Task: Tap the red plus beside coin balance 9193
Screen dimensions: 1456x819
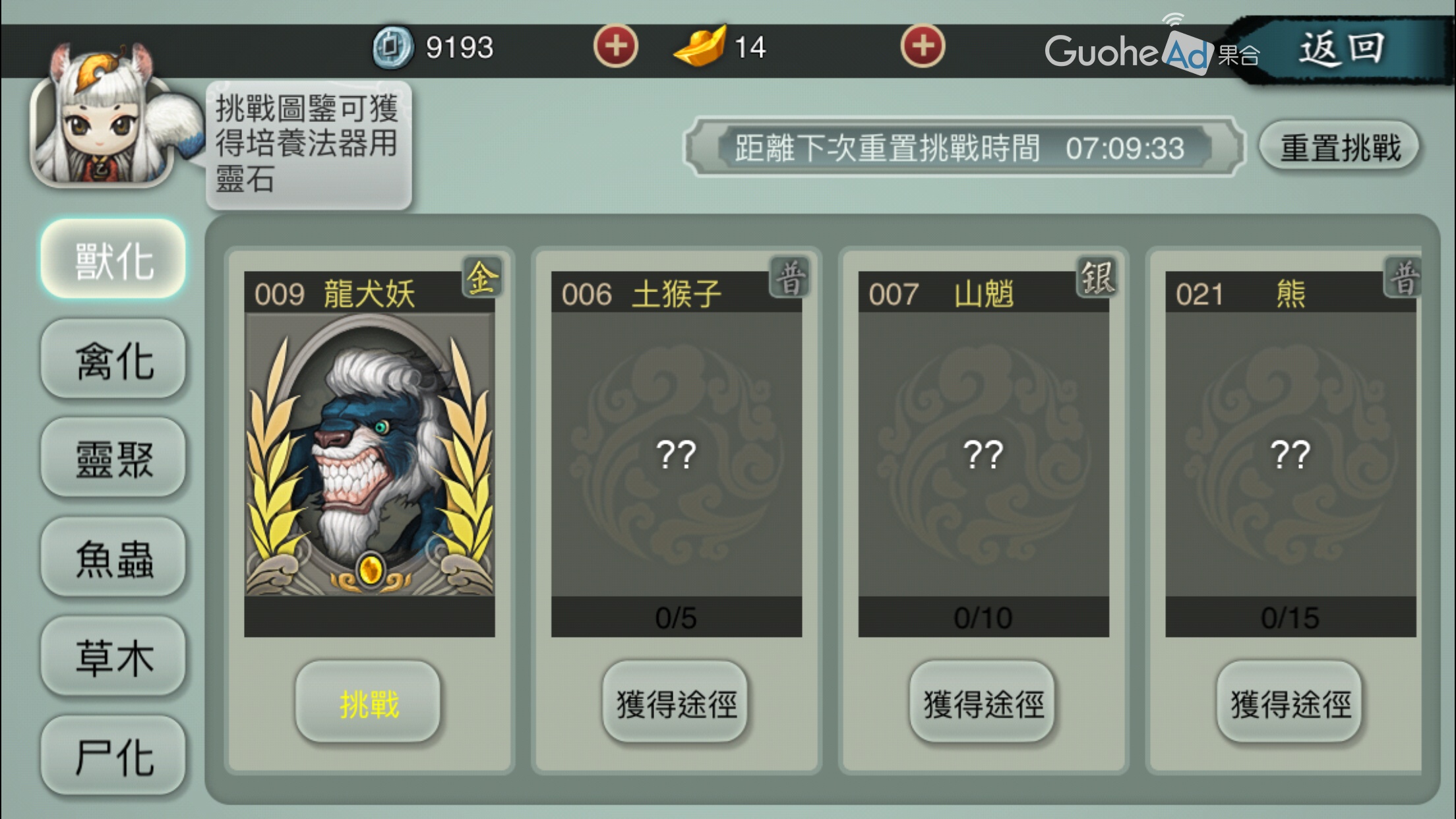Action: coord(615,46)
